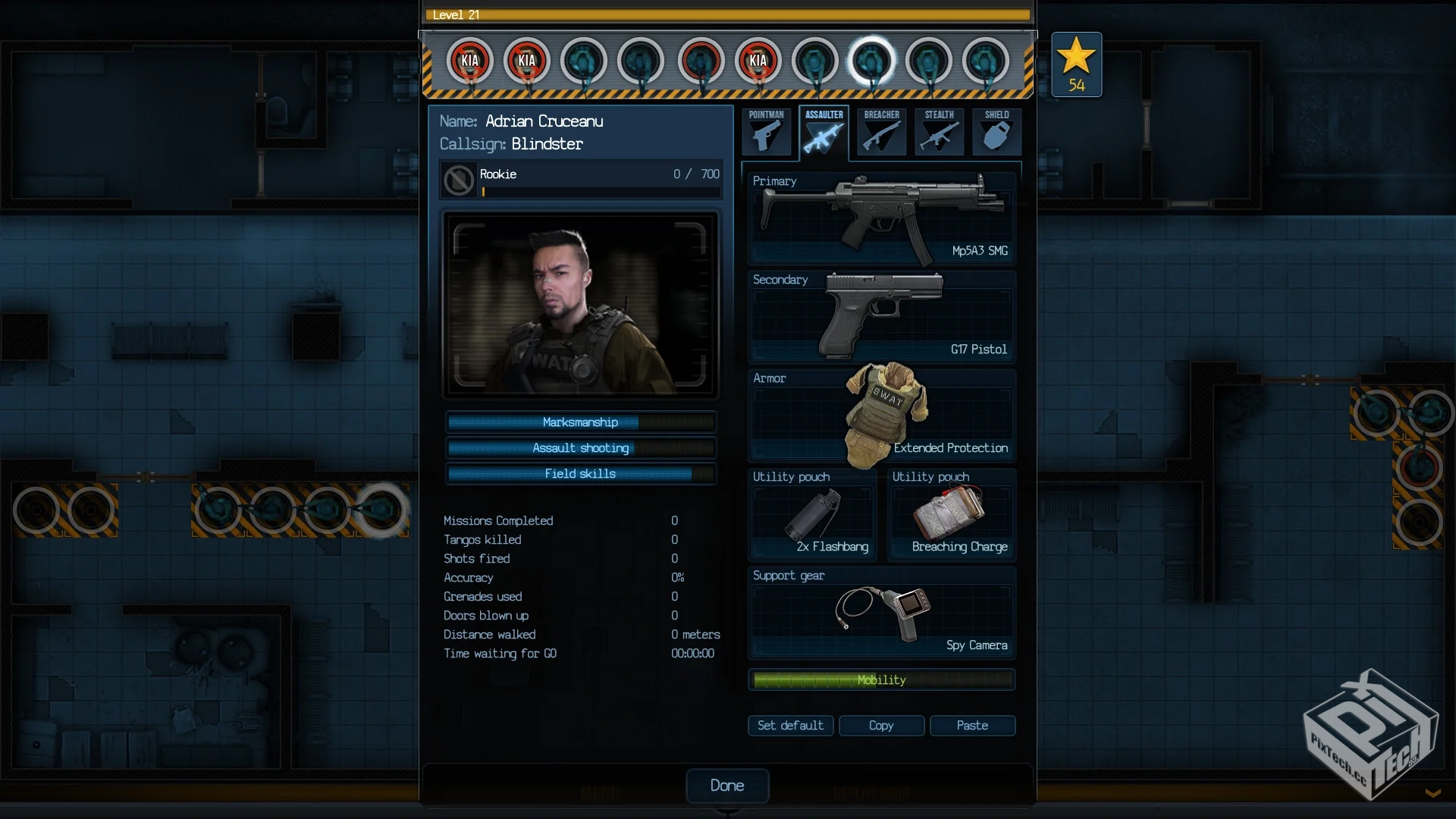The image size is (1456, 819).
Task: Select the G17 Pistol secondary slot
Action: [882, 317]
